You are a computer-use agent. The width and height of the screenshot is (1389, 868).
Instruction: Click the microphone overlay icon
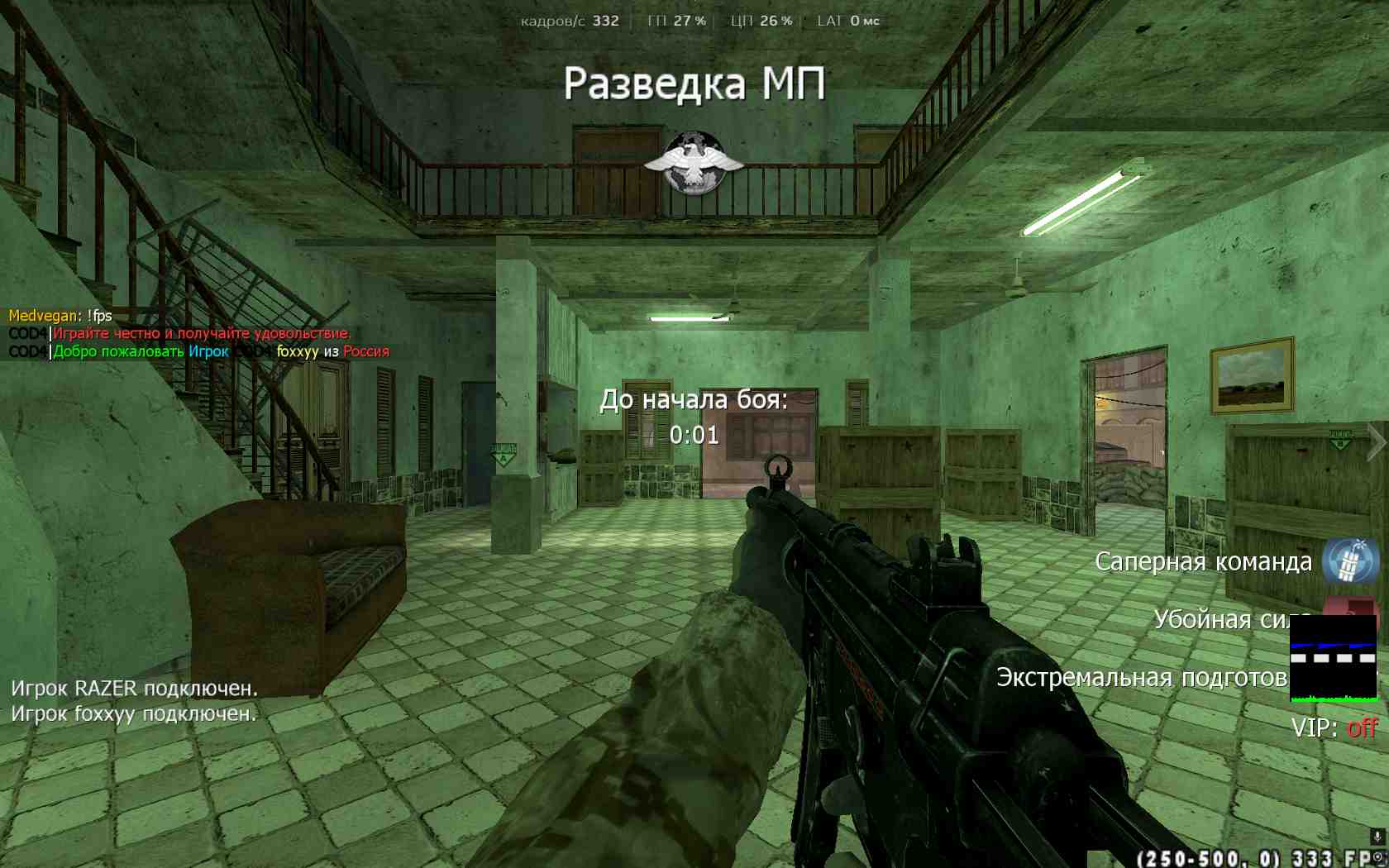point(1377,837)
